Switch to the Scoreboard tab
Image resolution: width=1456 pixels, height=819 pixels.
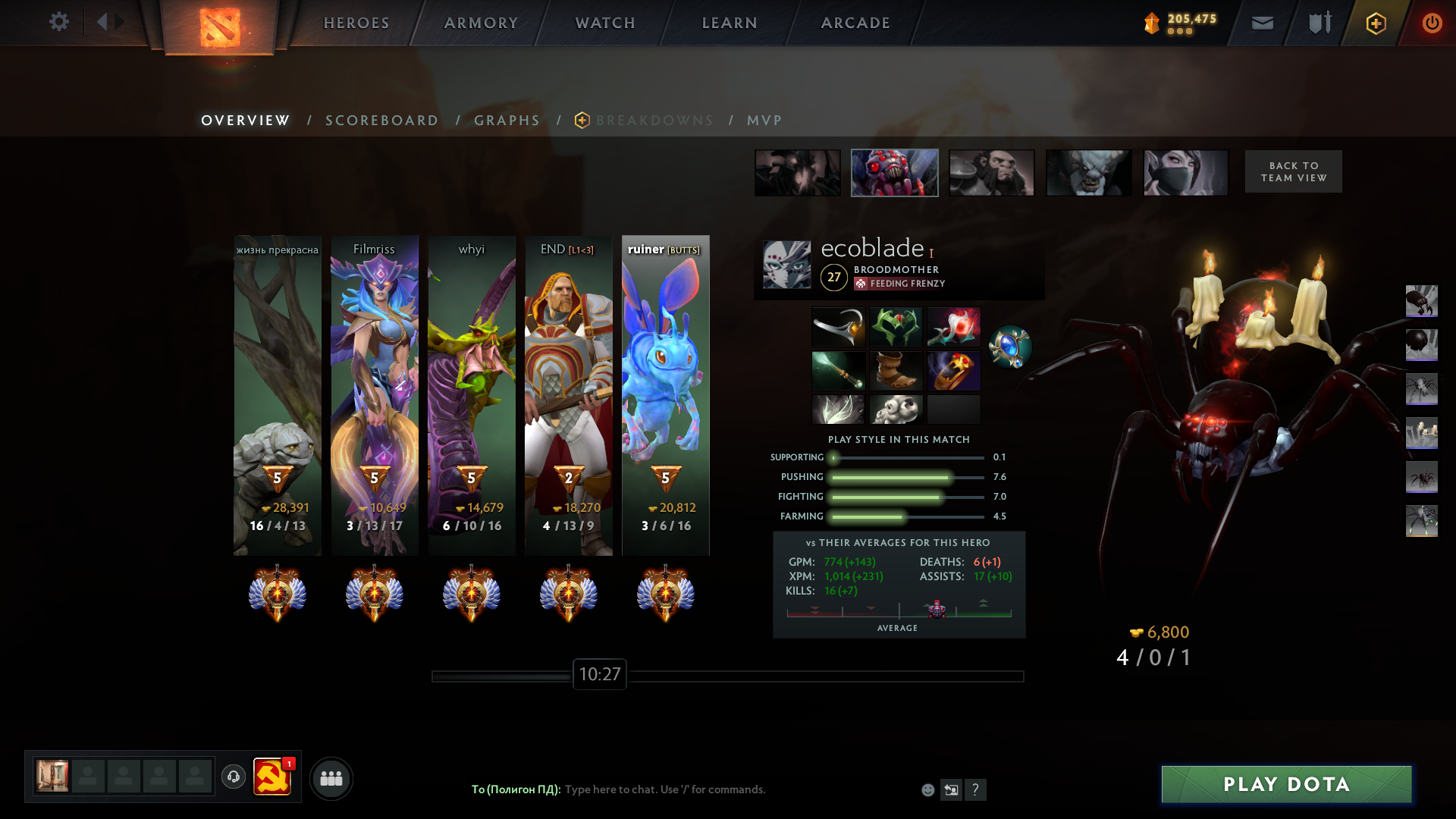click(x=381, y=121)
